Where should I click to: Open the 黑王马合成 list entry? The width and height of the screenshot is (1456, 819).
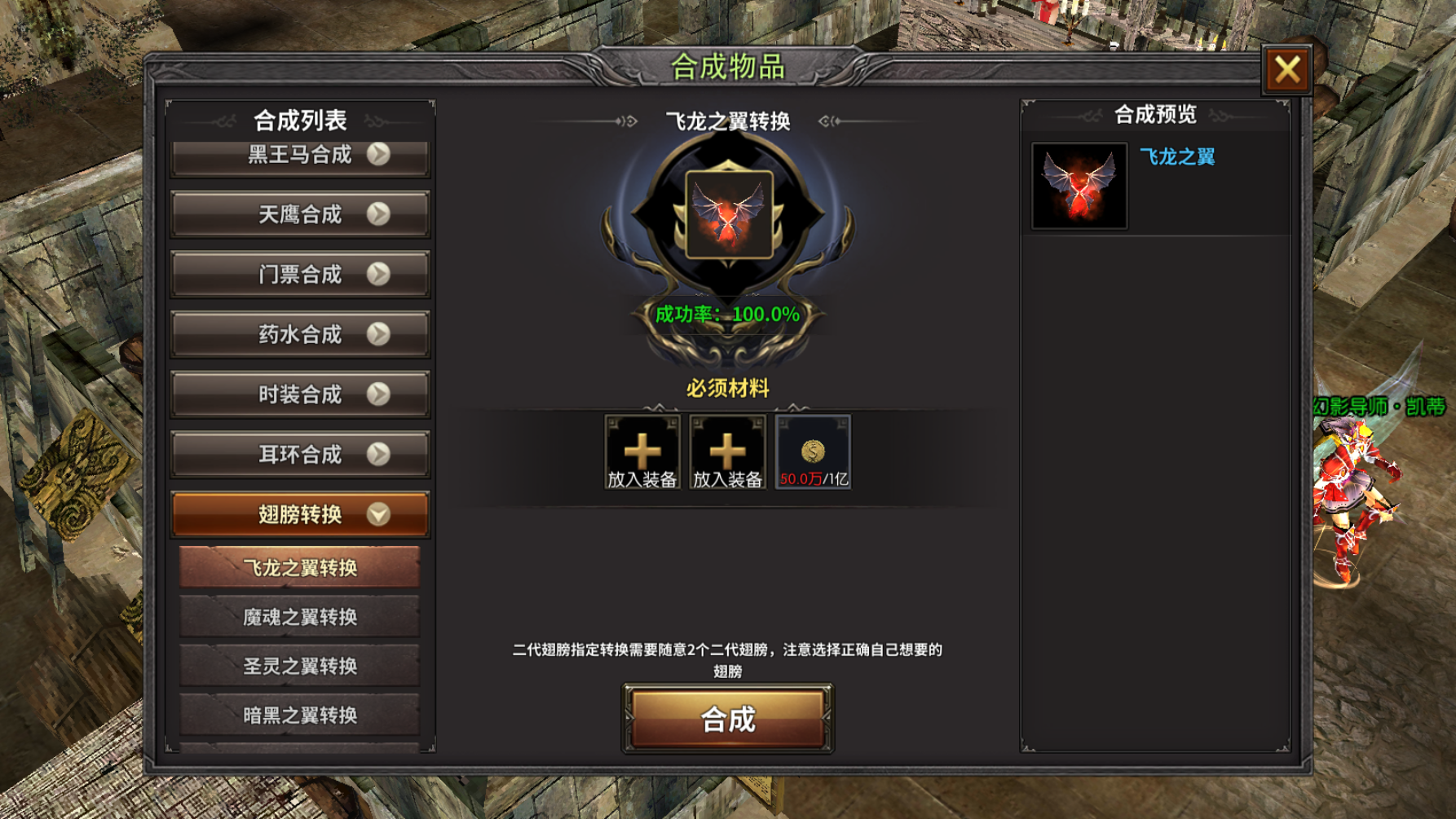pyautogui.click(x=299, y=155)
